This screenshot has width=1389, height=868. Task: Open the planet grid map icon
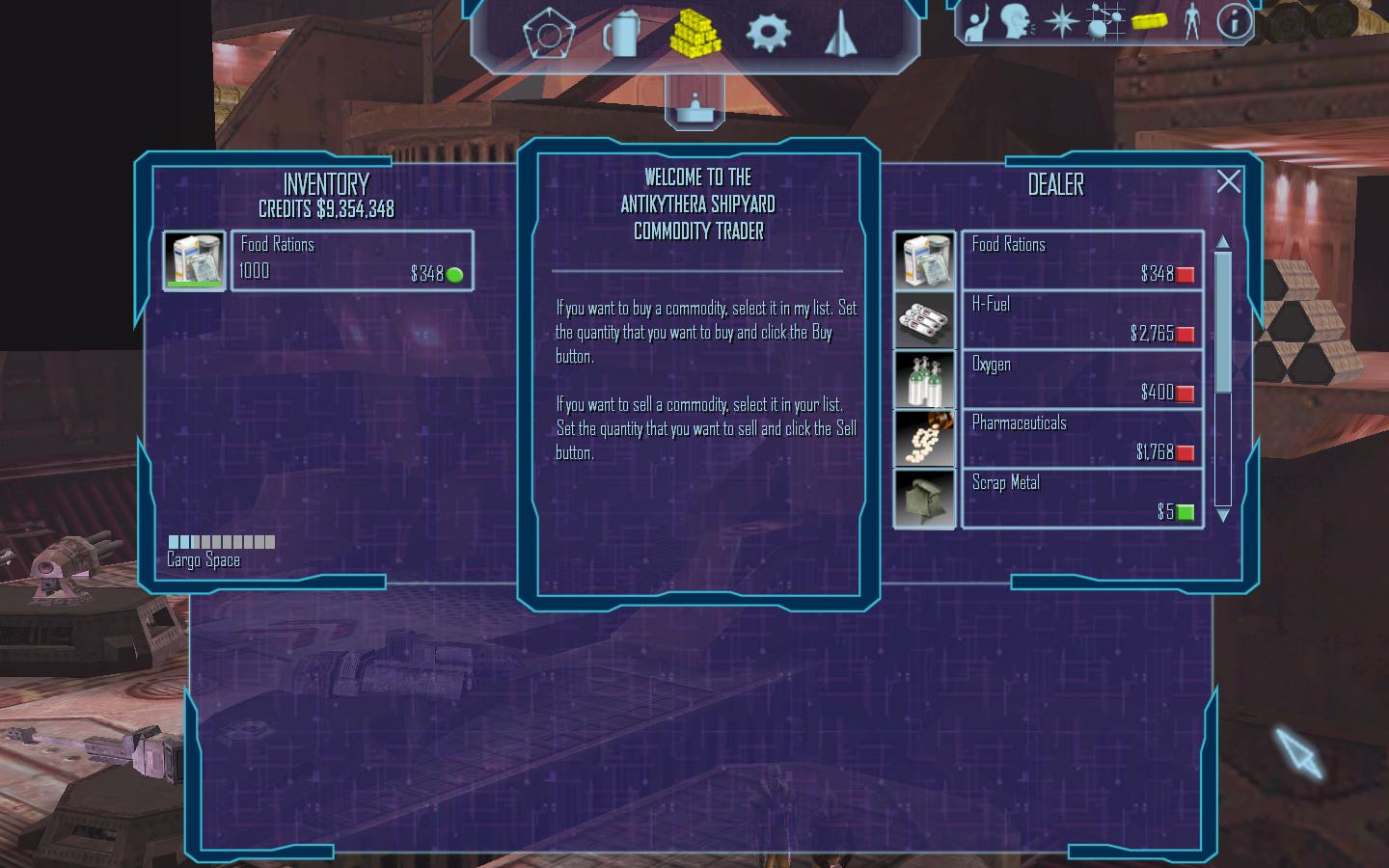coord(1104,22)
